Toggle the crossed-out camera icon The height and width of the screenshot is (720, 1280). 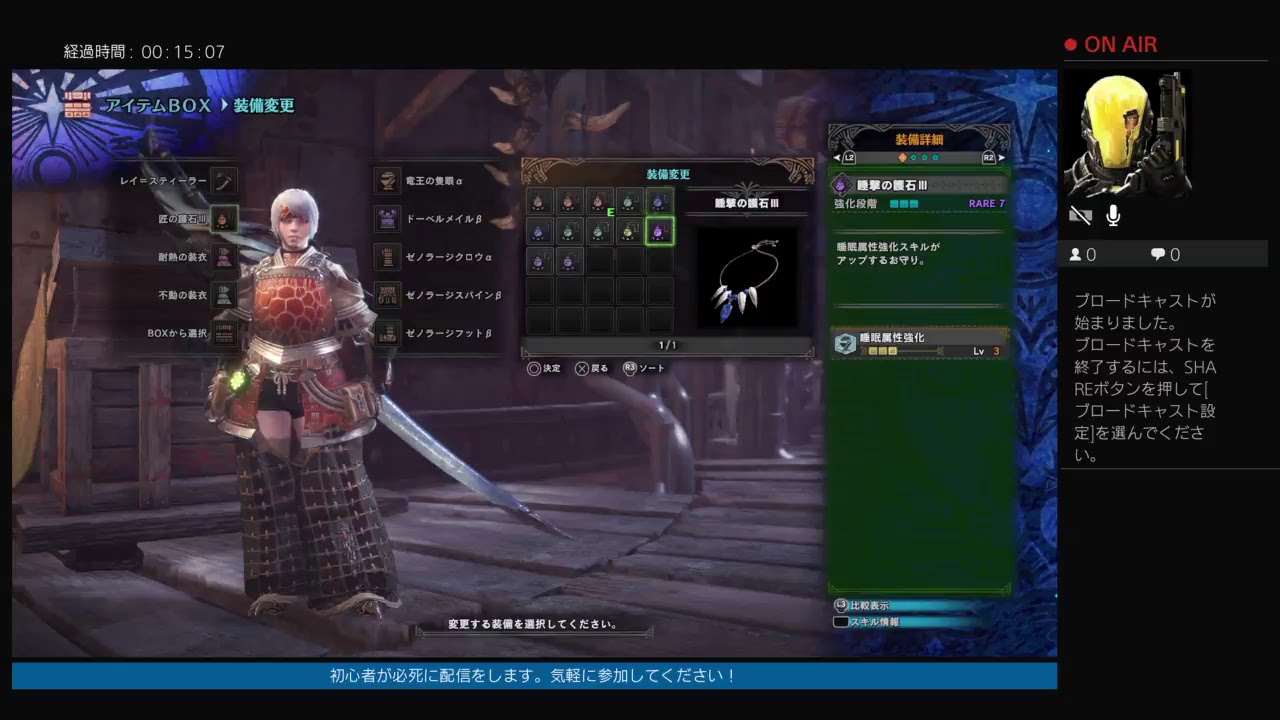[1080, 216]
